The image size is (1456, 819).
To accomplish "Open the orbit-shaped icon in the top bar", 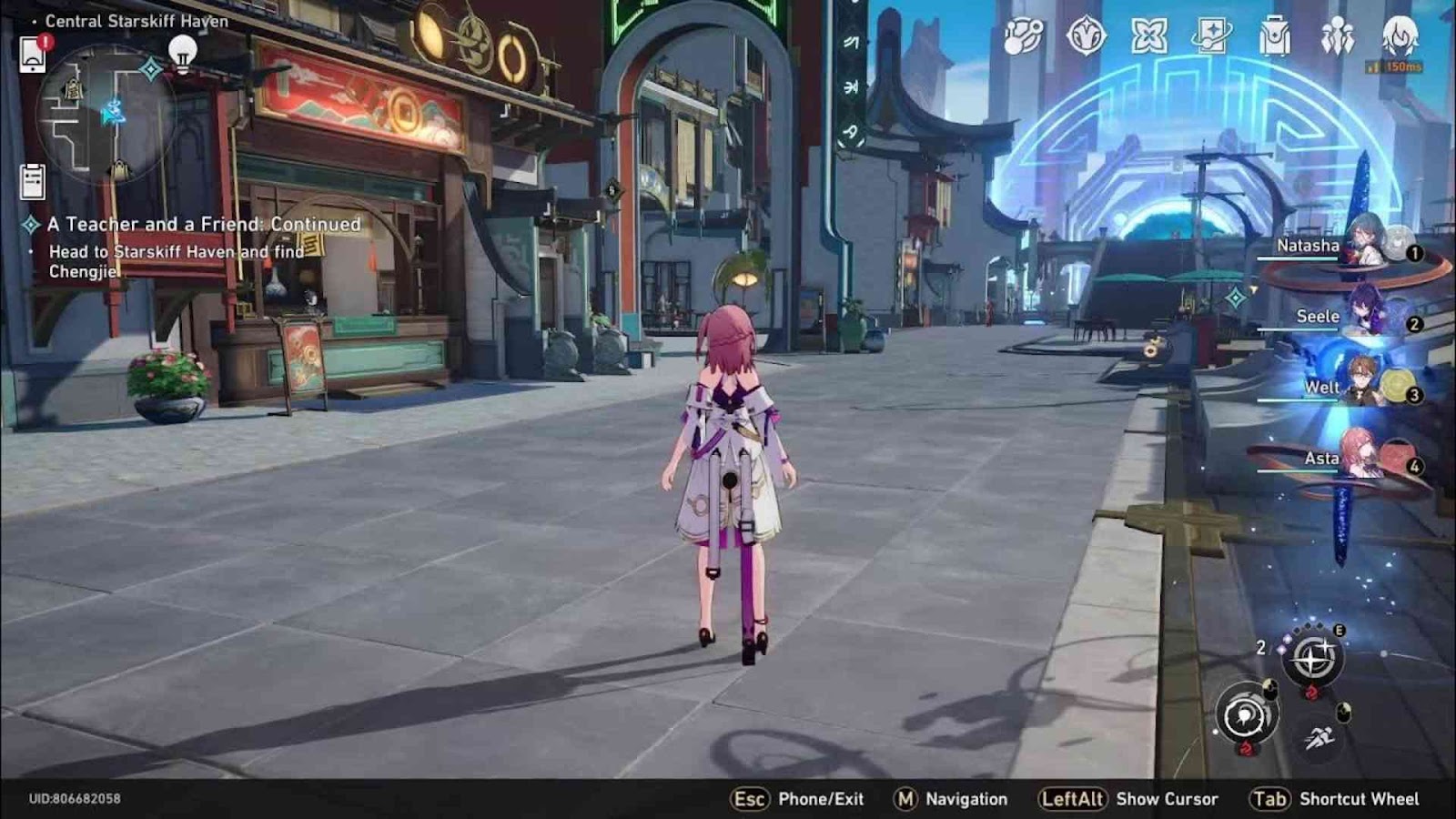I will [x=1023, y=37].
